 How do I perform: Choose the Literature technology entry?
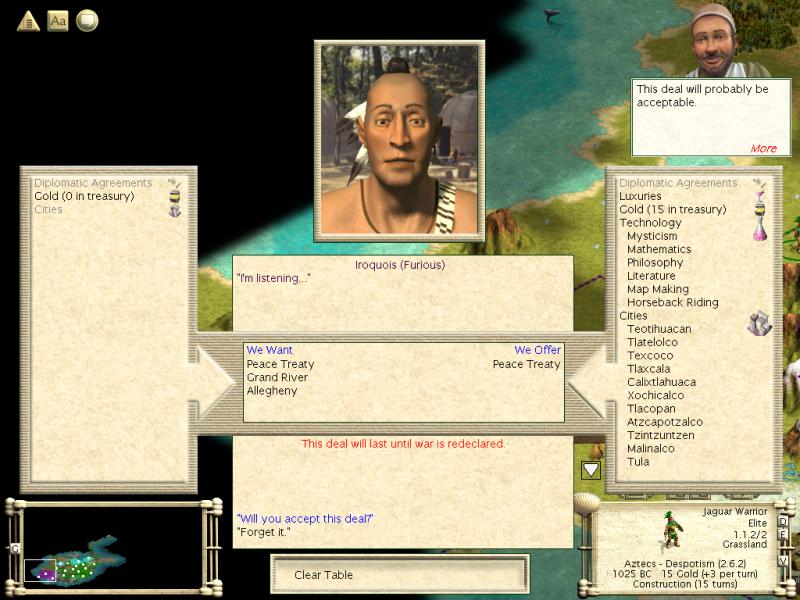(x=651, y=276)
